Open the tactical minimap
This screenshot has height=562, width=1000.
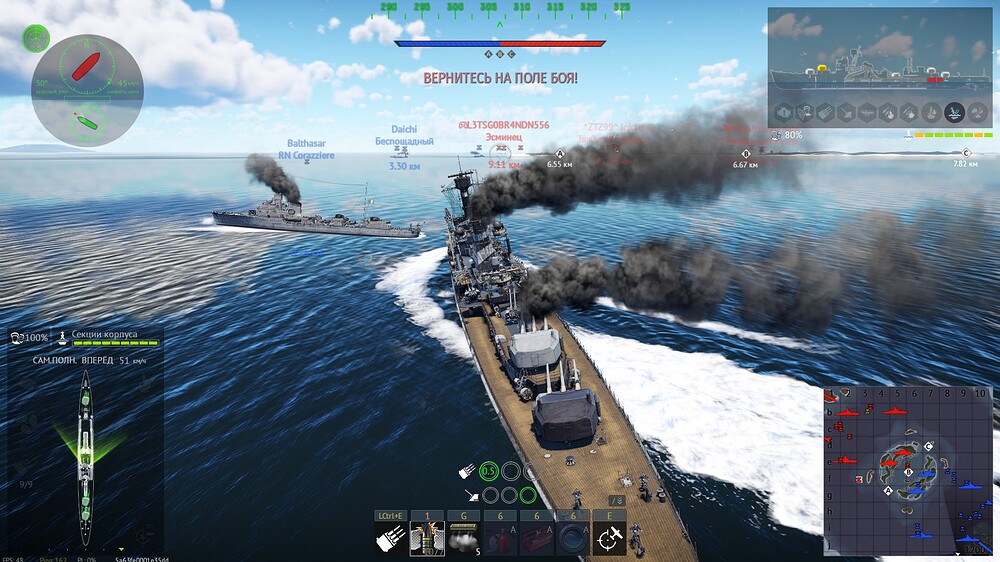pos(908,471)
